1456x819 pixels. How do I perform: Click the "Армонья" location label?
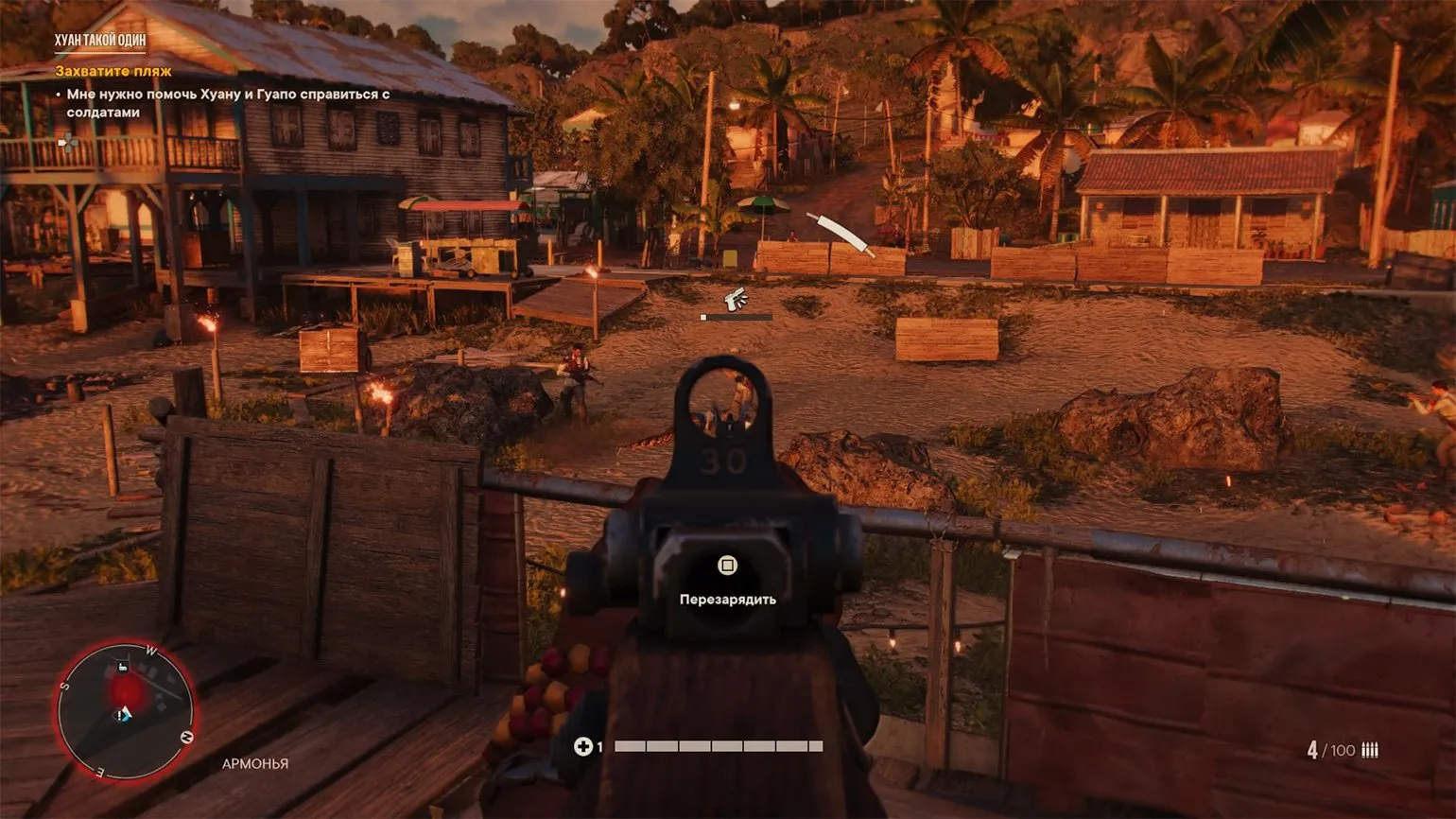tap(255, 763)
